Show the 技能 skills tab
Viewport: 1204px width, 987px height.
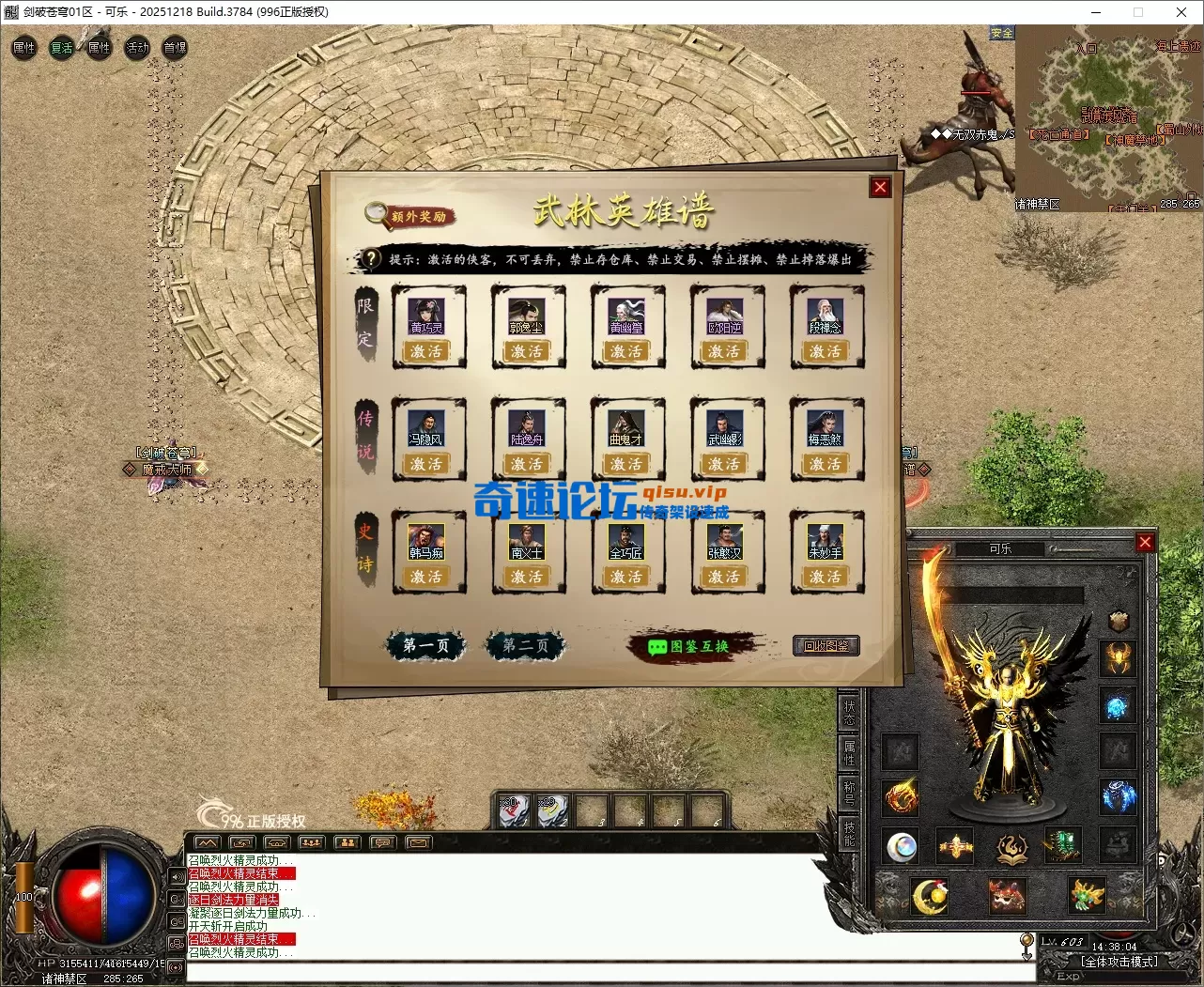(x=849, y=833)
